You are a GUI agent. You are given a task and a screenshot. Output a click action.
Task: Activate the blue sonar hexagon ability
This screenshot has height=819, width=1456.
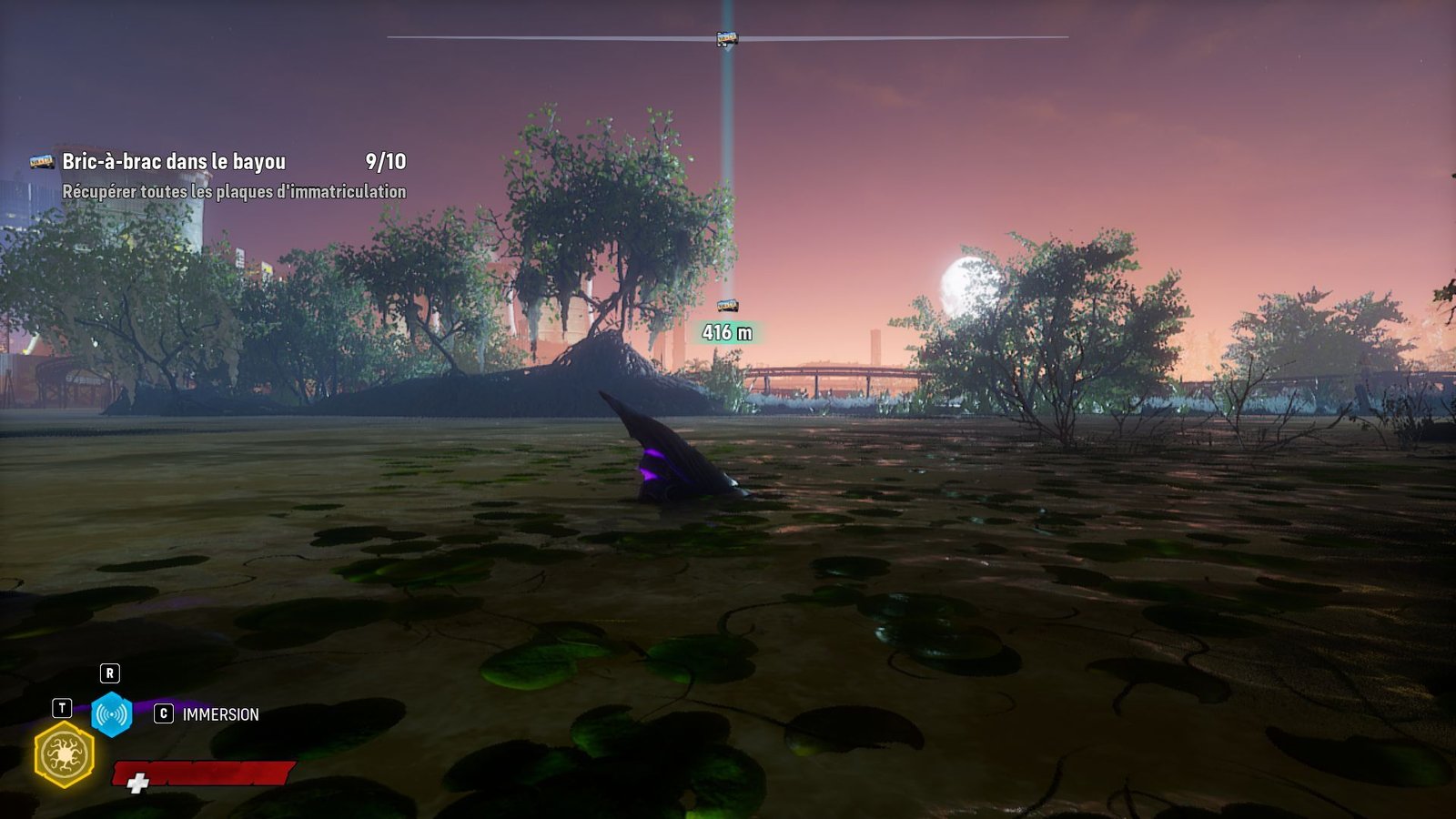[x=111, y=714]
